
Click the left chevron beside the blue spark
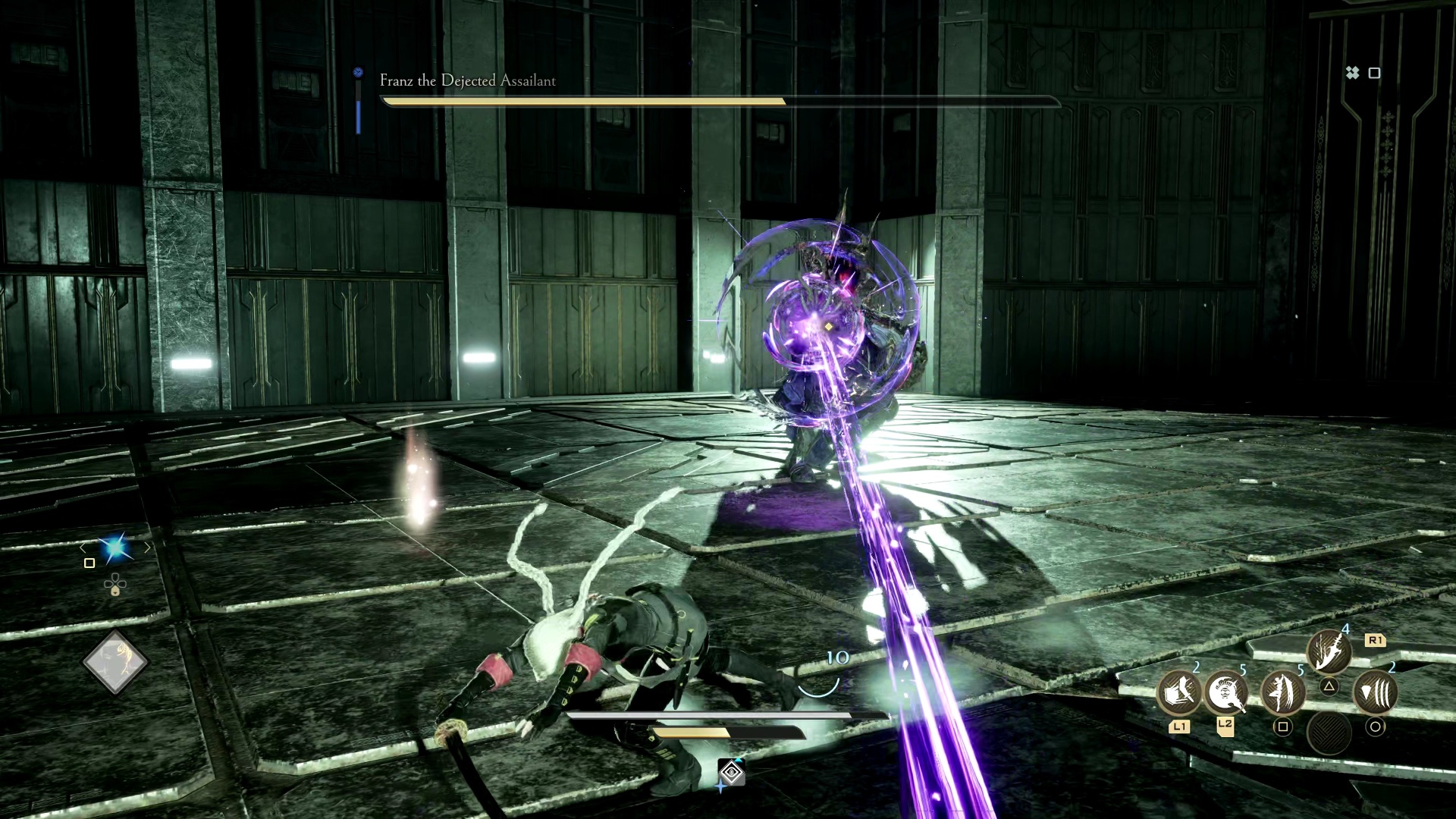(82, 547)
